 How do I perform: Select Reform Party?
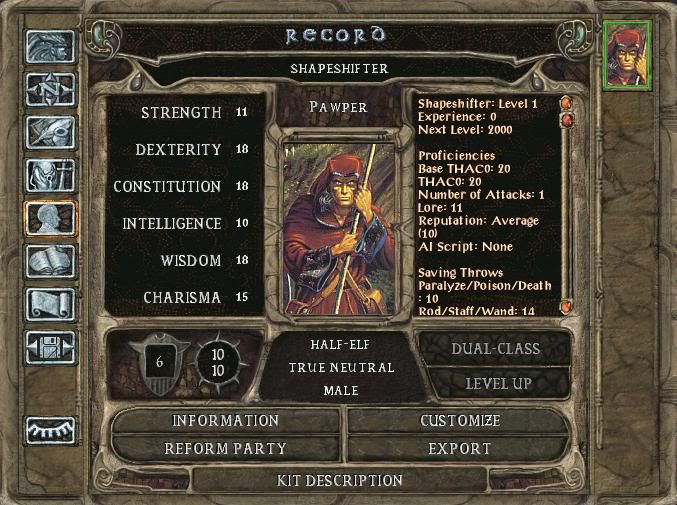(x=225, y=449)
